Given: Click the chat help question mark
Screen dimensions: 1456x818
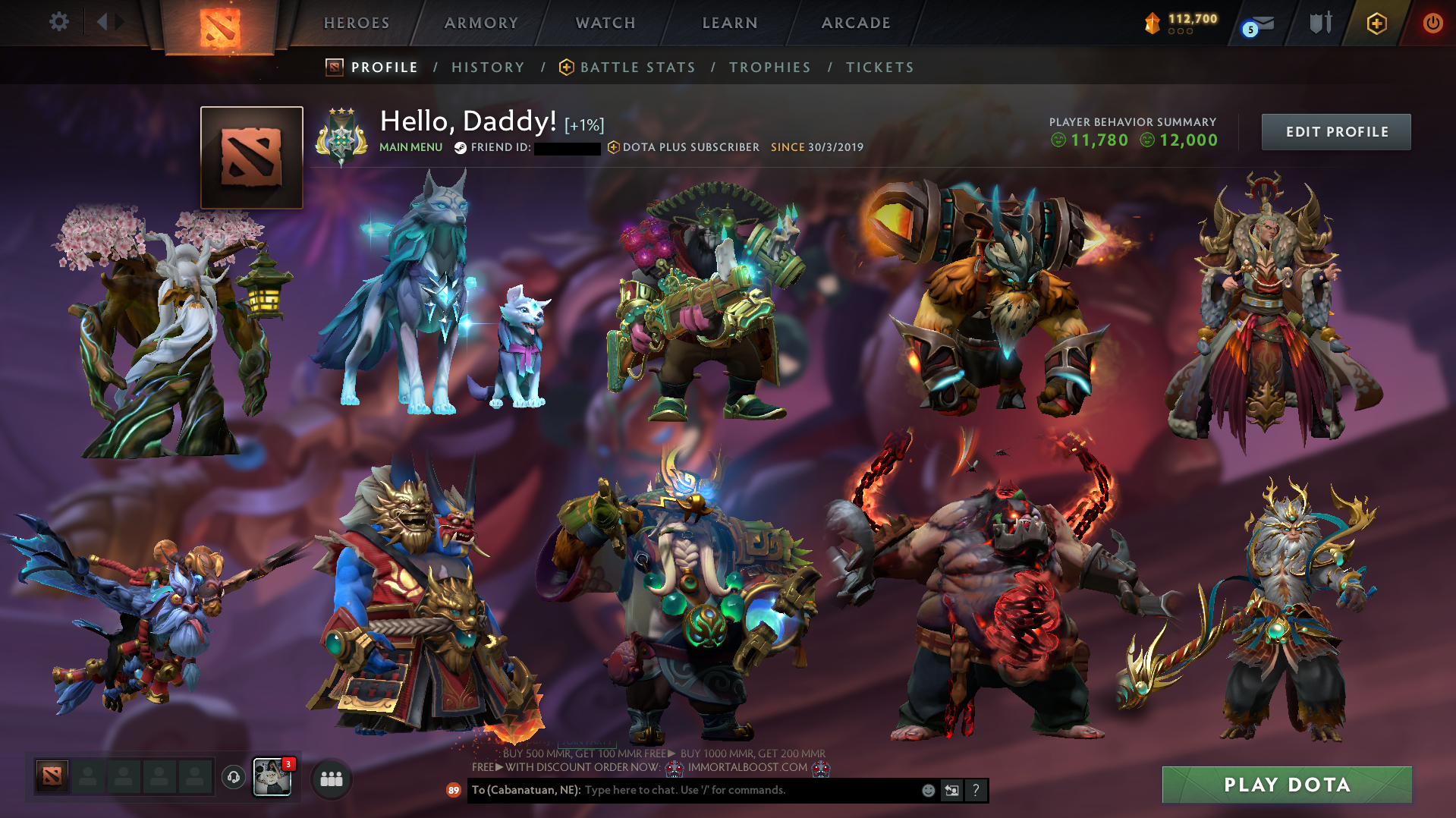Looking at the screenshot, I should 976,790.
